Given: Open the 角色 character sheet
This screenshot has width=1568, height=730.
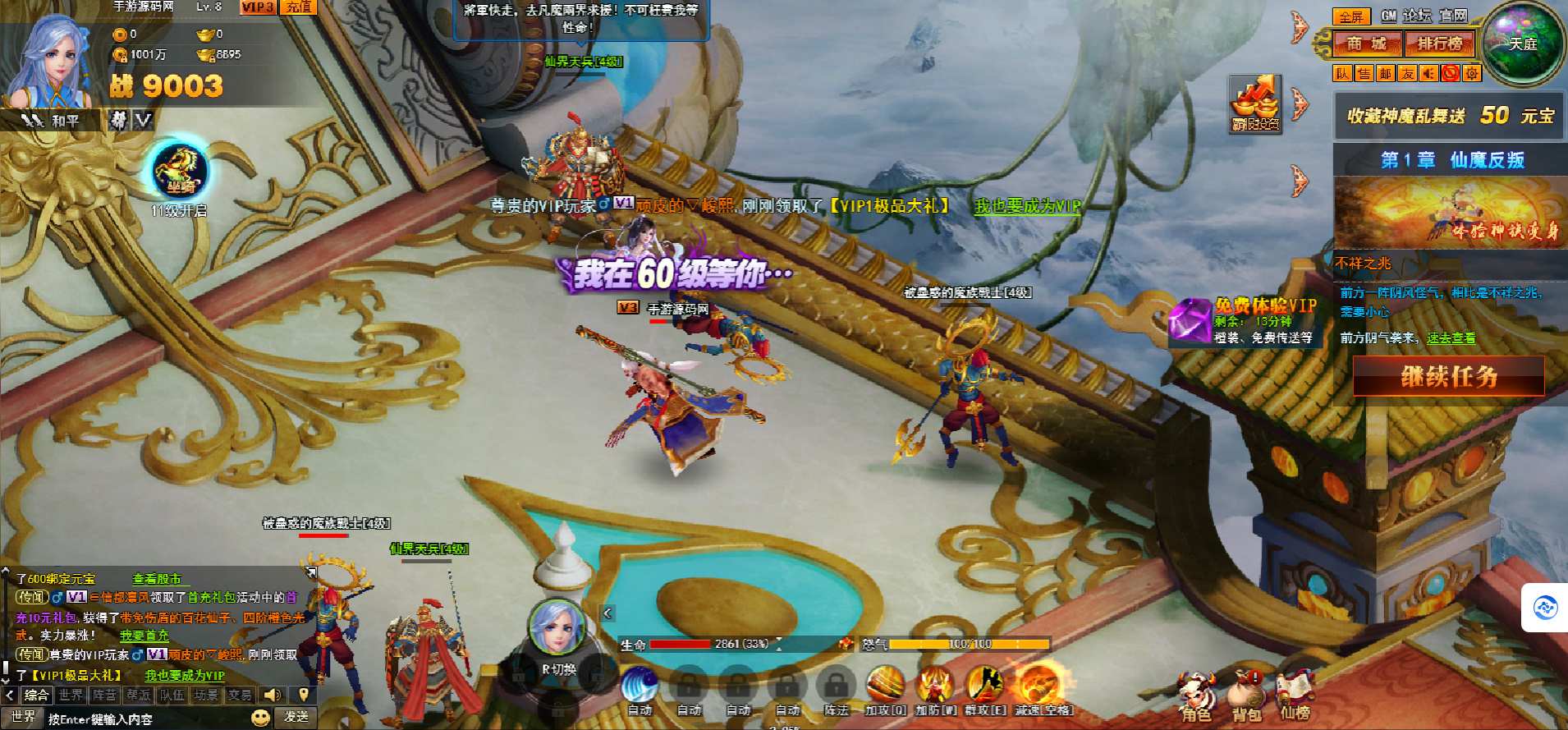Looking at the screenshot, I should pos(1196,696).
